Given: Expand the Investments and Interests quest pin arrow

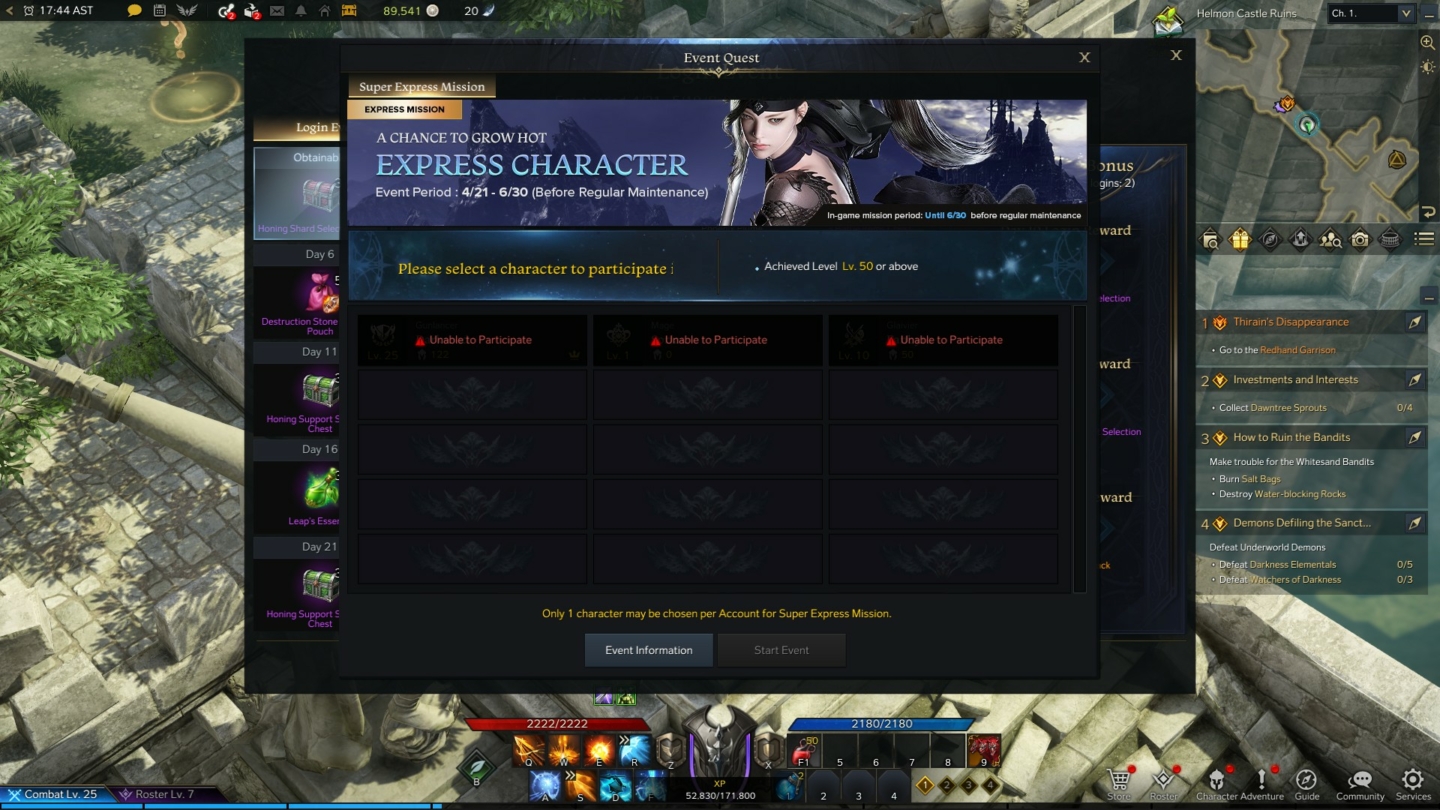Looking at the screenshot, I should pyautogui.click(x=1414, y=379).
